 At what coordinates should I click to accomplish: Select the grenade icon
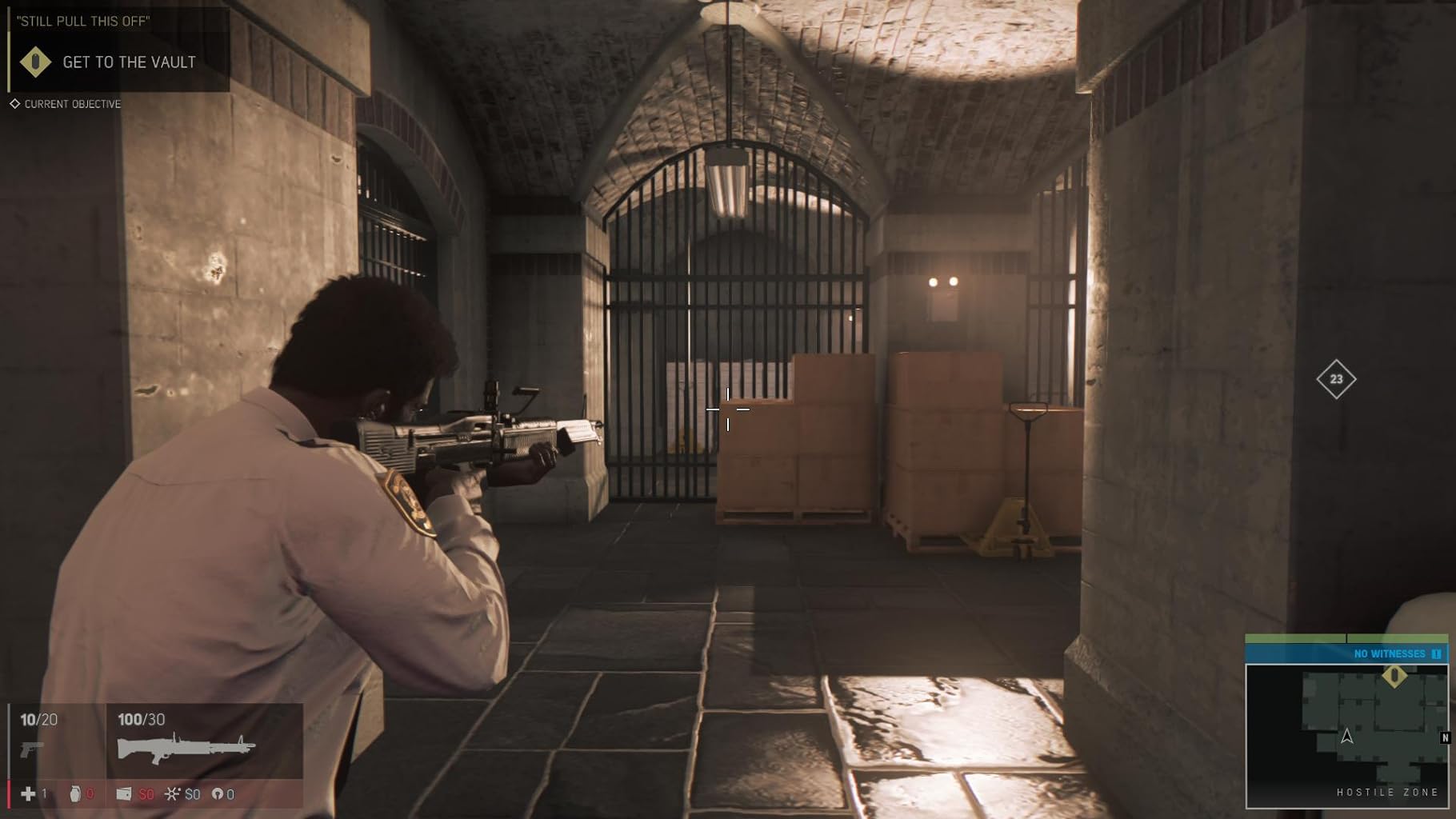coord(75,793)
